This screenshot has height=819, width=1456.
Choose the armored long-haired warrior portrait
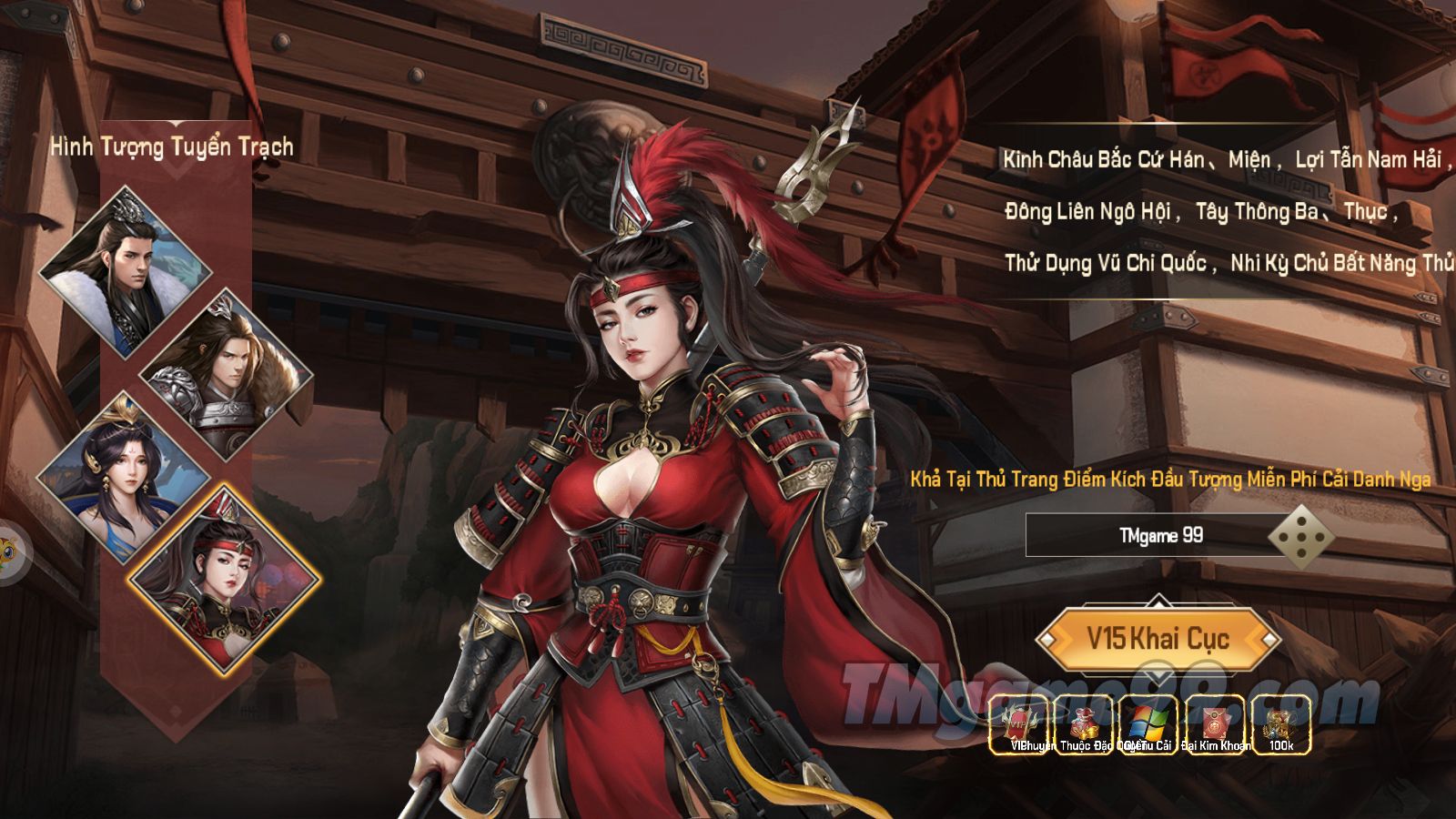click(226, 373)
